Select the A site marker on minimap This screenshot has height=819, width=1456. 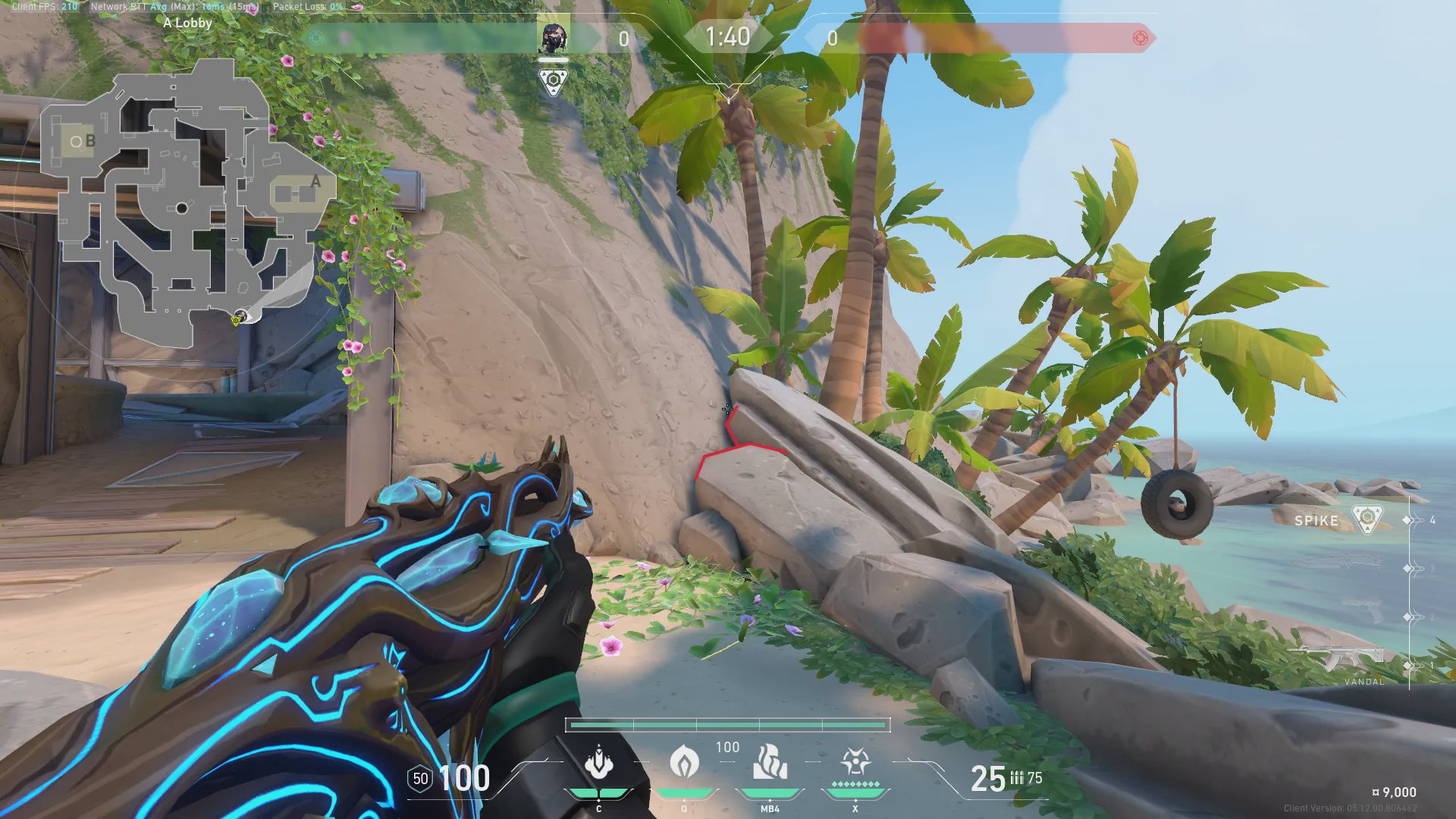click(315, 182)
